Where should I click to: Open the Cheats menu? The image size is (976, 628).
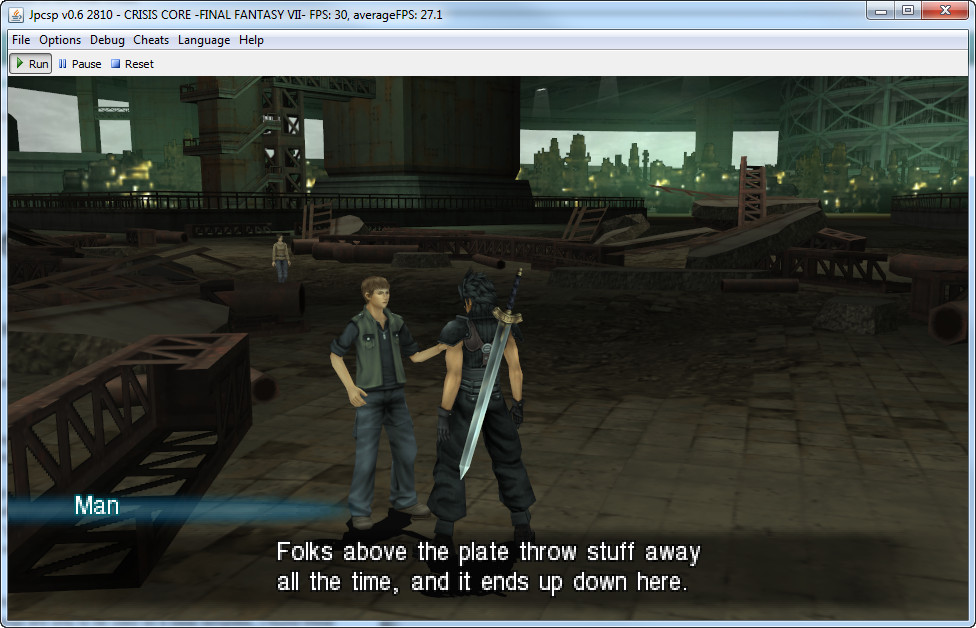click(x=151, y=40)
